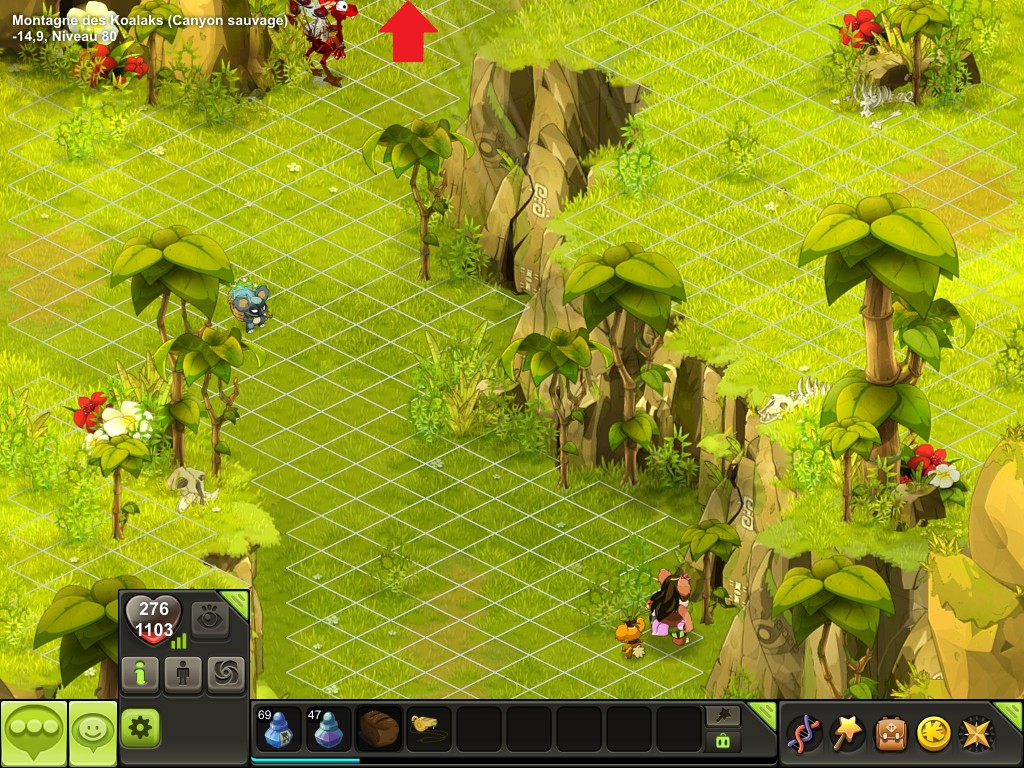
Task: Click the green info button
Action: pyautogui.click(x=140, y=675)
